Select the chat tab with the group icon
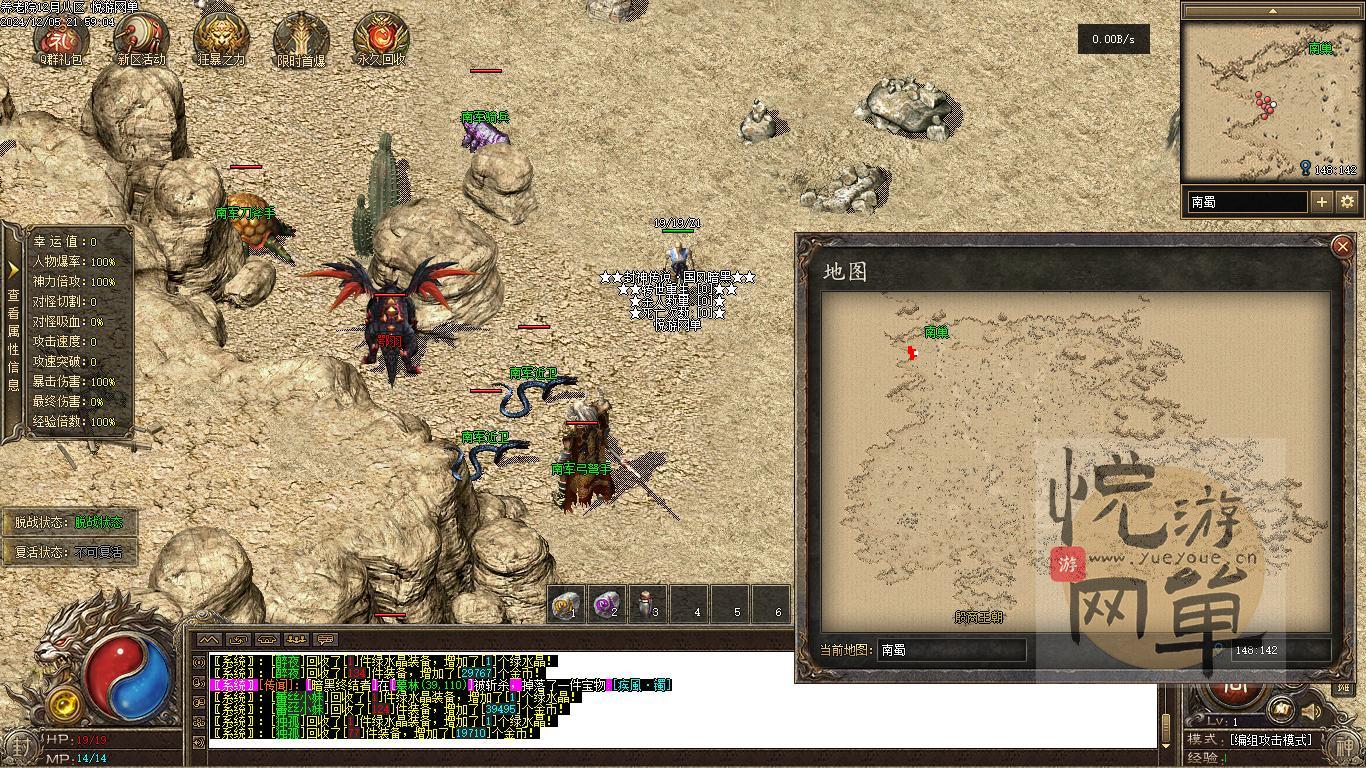 tap(295, 639)
